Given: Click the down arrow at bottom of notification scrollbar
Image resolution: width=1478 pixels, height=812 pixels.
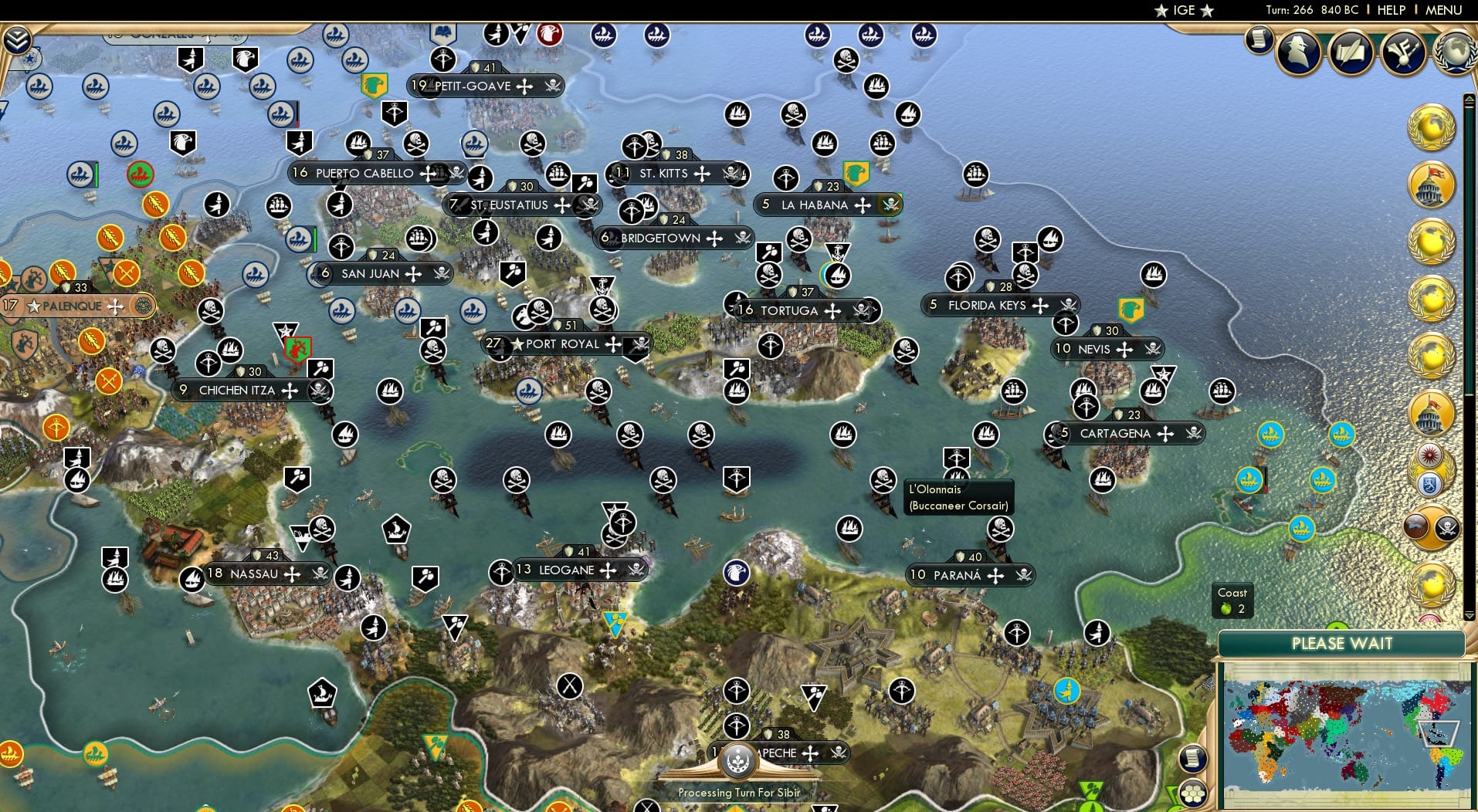Looking at the screenshot, I should tap(1469, 614).
